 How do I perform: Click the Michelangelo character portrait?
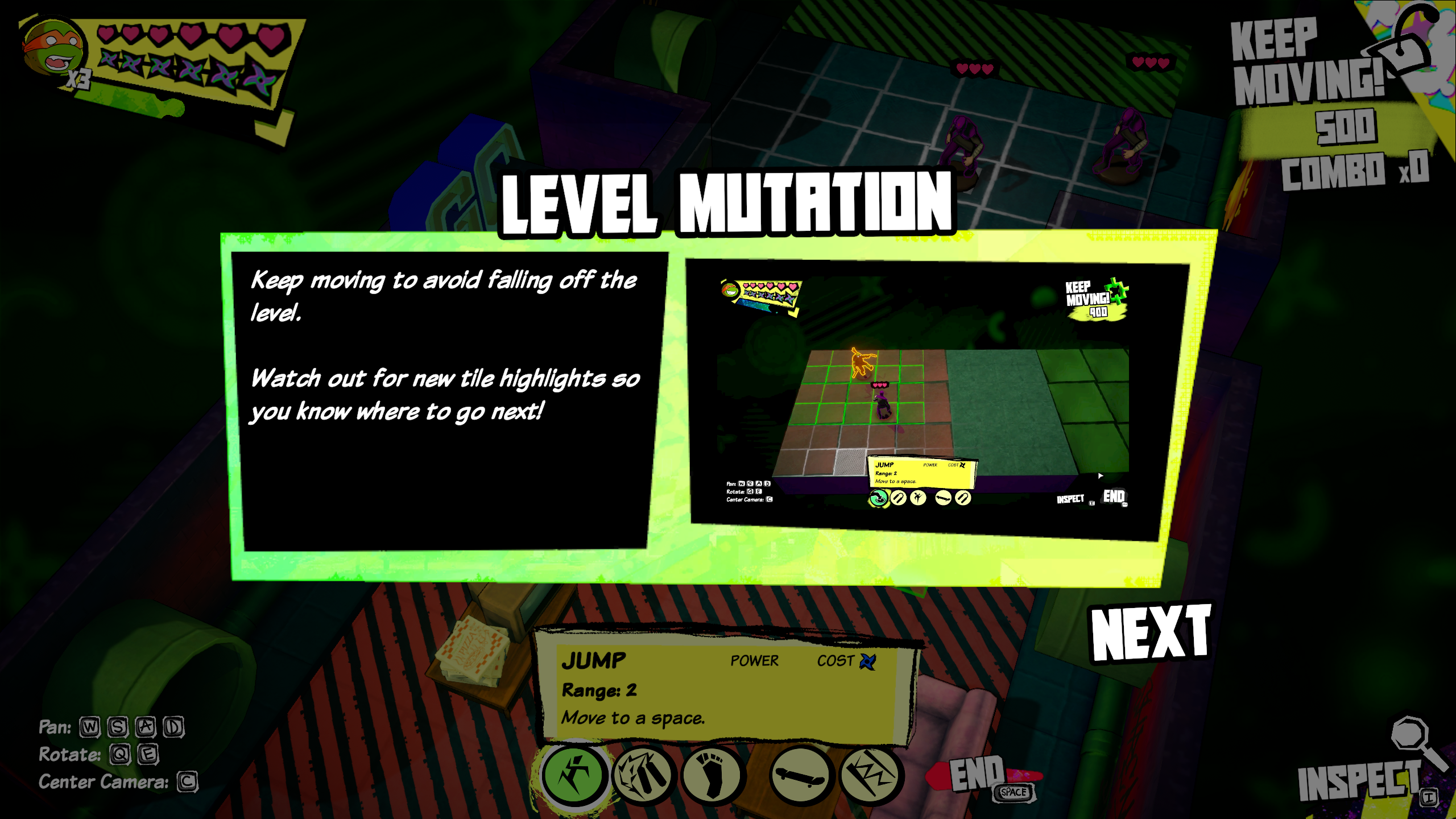54,48
